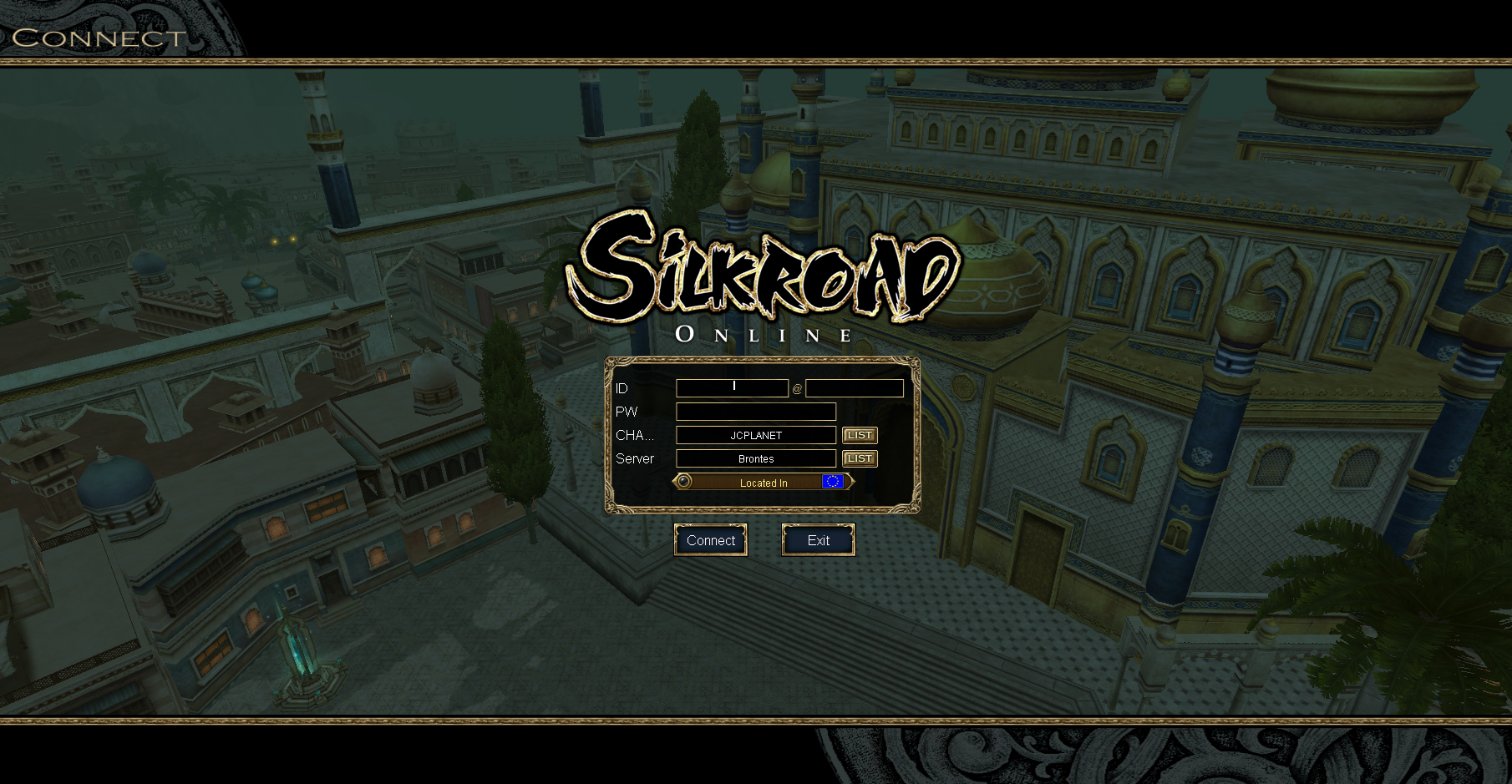Choose the Brontes server field
The width and height of the screenshot is (1512, 784).
click(755, 458)
